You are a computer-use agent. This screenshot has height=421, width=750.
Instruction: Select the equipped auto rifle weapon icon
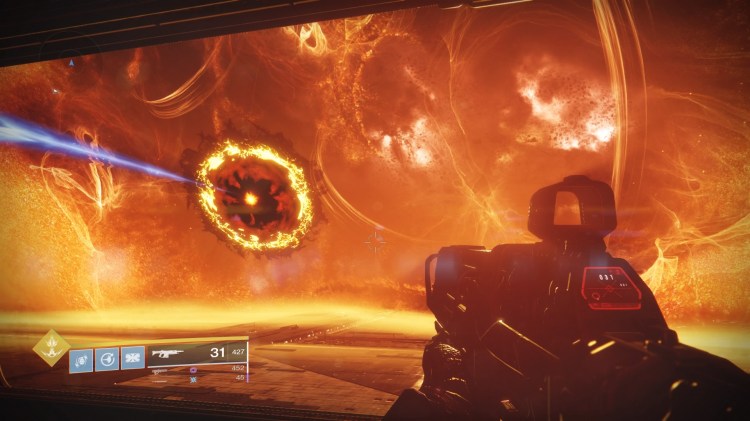point(170,354)
